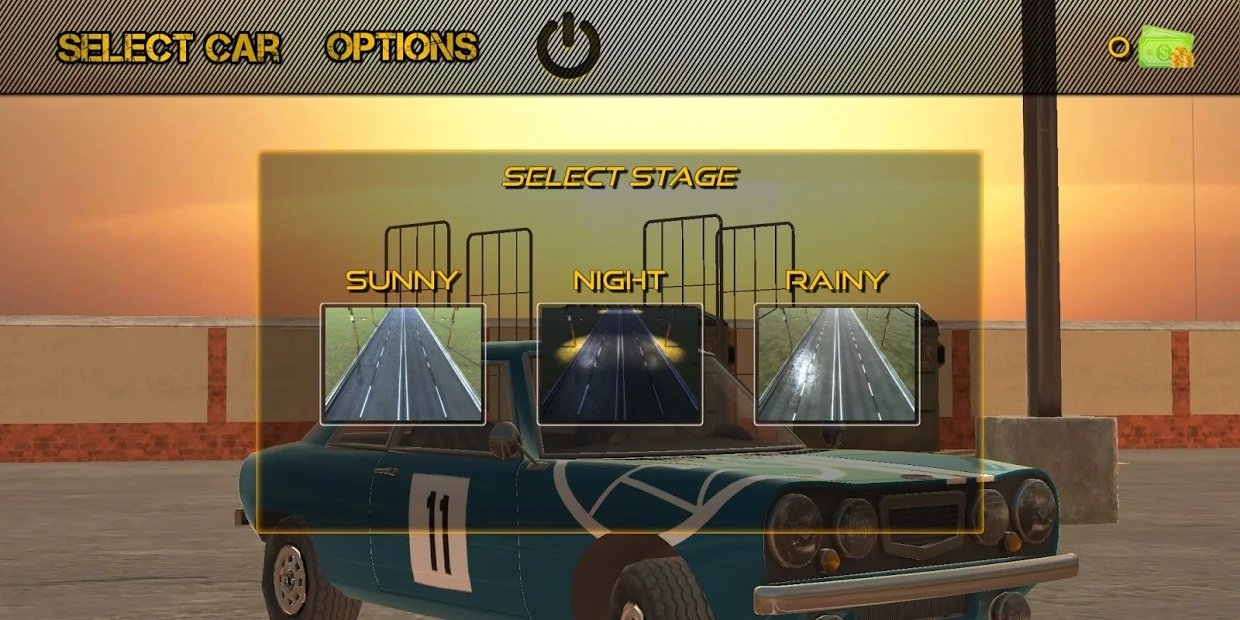Viewport: 1240px width, 620px height.
Task: Pick the Rainy stage thumbnail
Action: [x=836, y=364]
